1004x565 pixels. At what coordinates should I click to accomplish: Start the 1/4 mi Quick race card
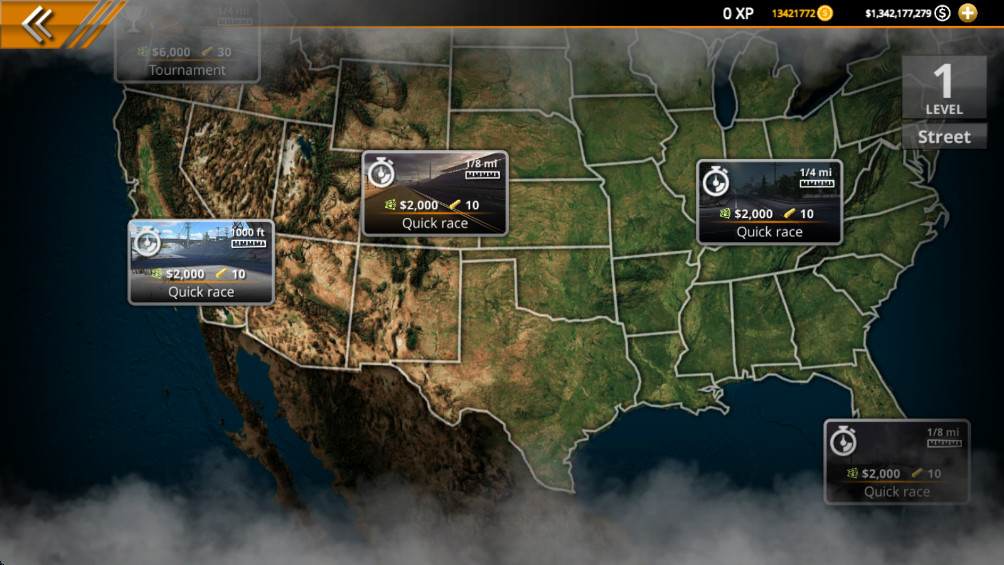[769, 202]
